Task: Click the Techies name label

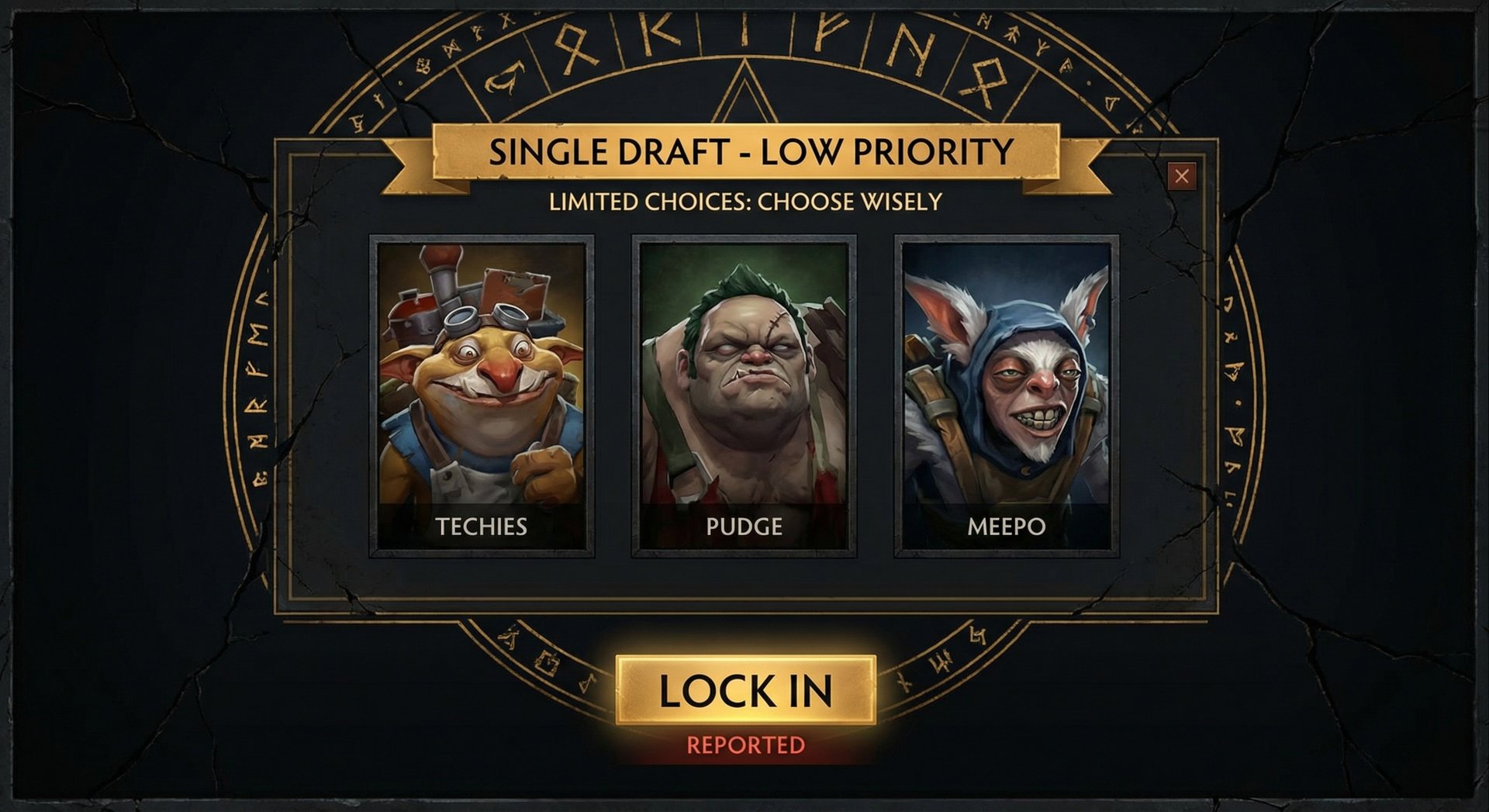Action: pyautogui.click(x=482, y=526)
